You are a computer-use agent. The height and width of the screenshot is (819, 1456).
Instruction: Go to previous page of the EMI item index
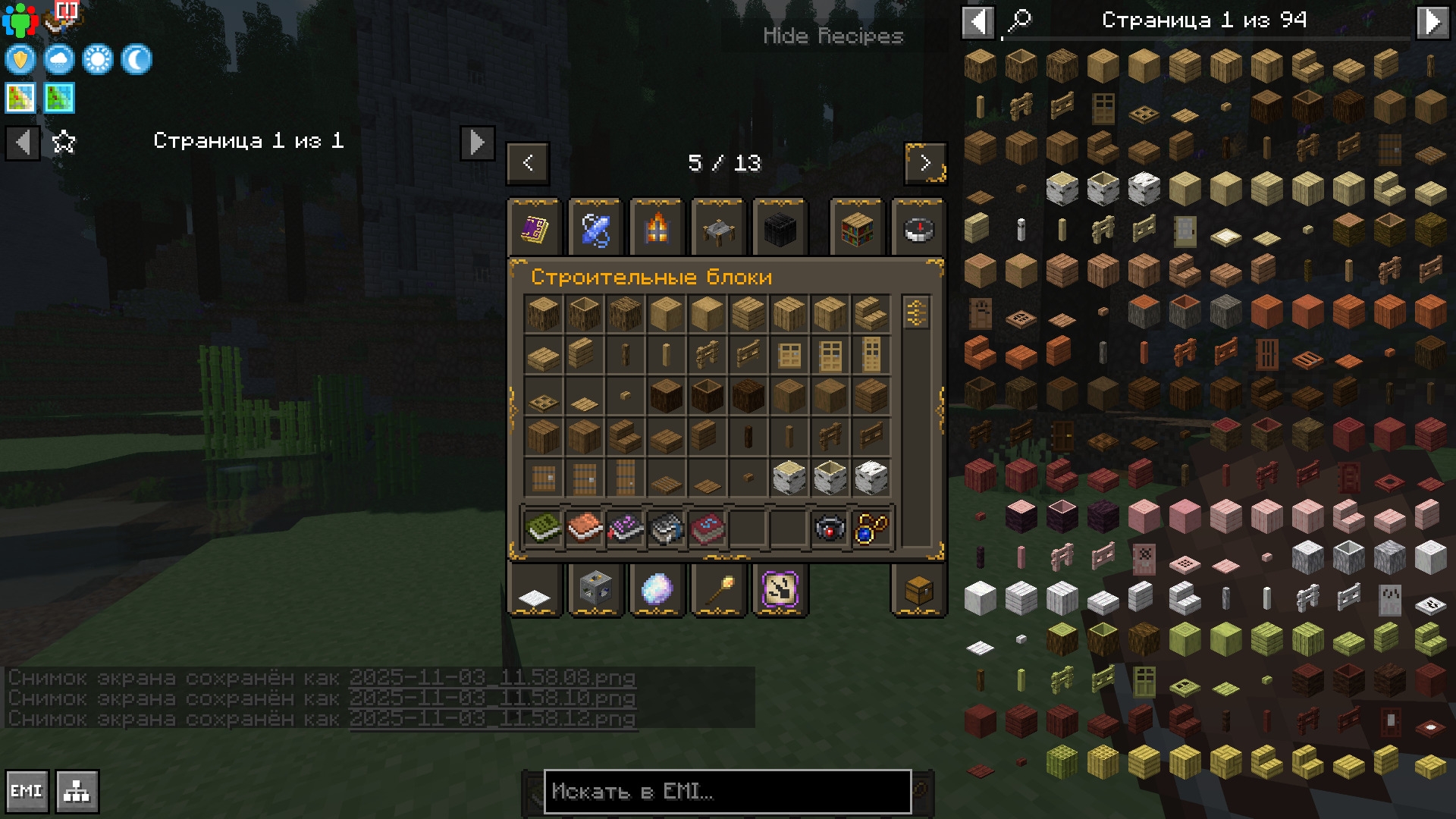978,21
